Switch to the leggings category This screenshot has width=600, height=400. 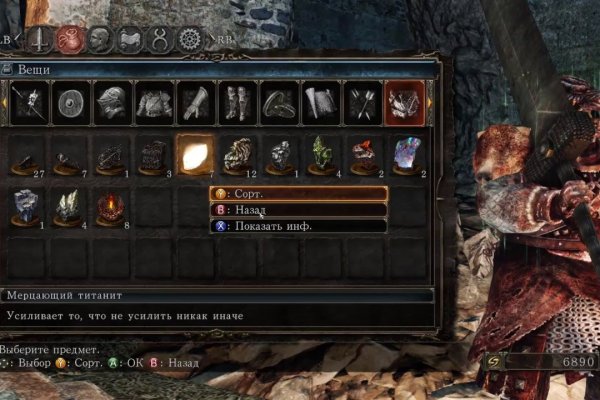click(236, 103)
